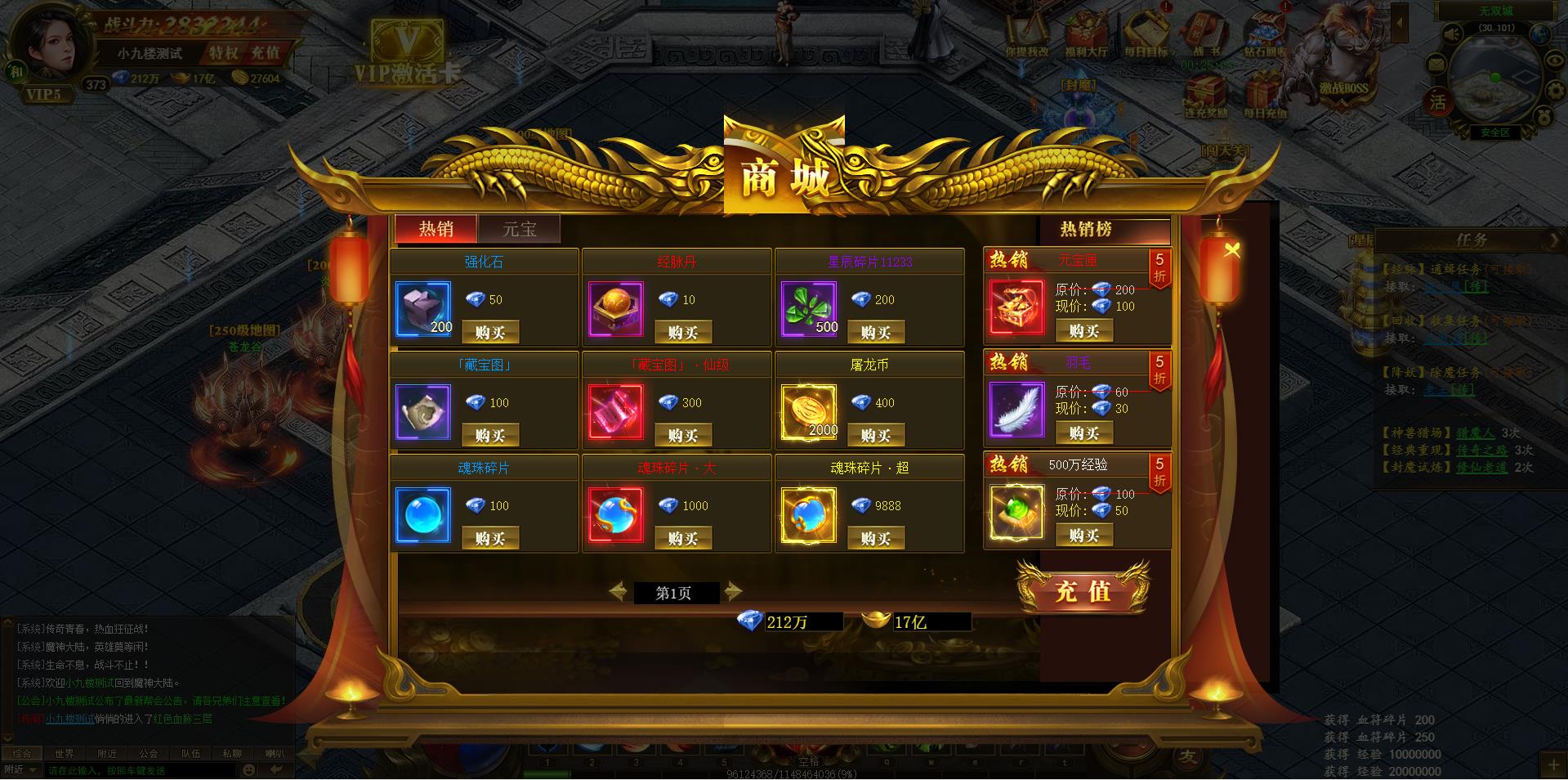Buy the 强化石 with the 购买 button

click(489, 332)
